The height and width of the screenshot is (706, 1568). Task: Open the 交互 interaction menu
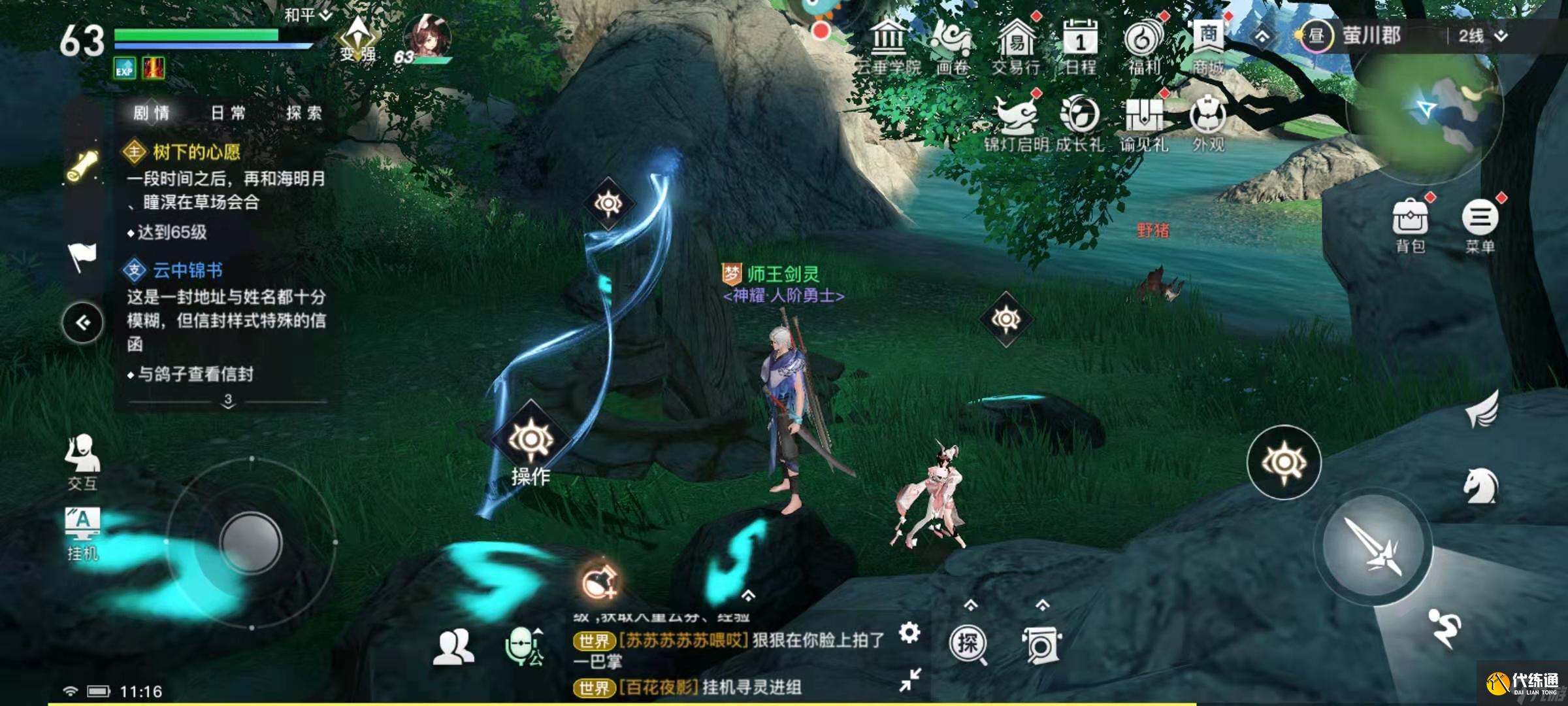click(x=82, y=461)
